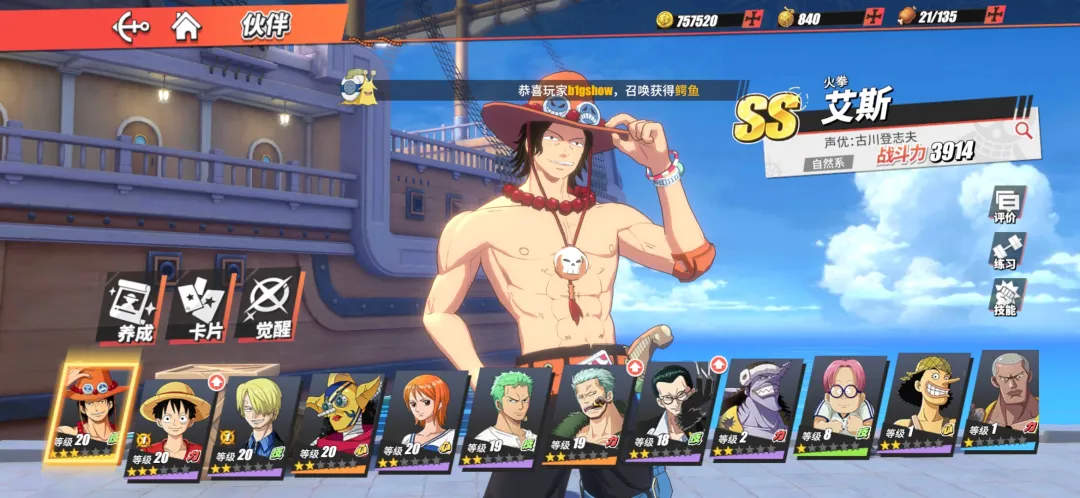Open the 觉醒 awakening menu
Image resolution: width=1080 pixels, height=498 pixels.
tap(271, 307)
